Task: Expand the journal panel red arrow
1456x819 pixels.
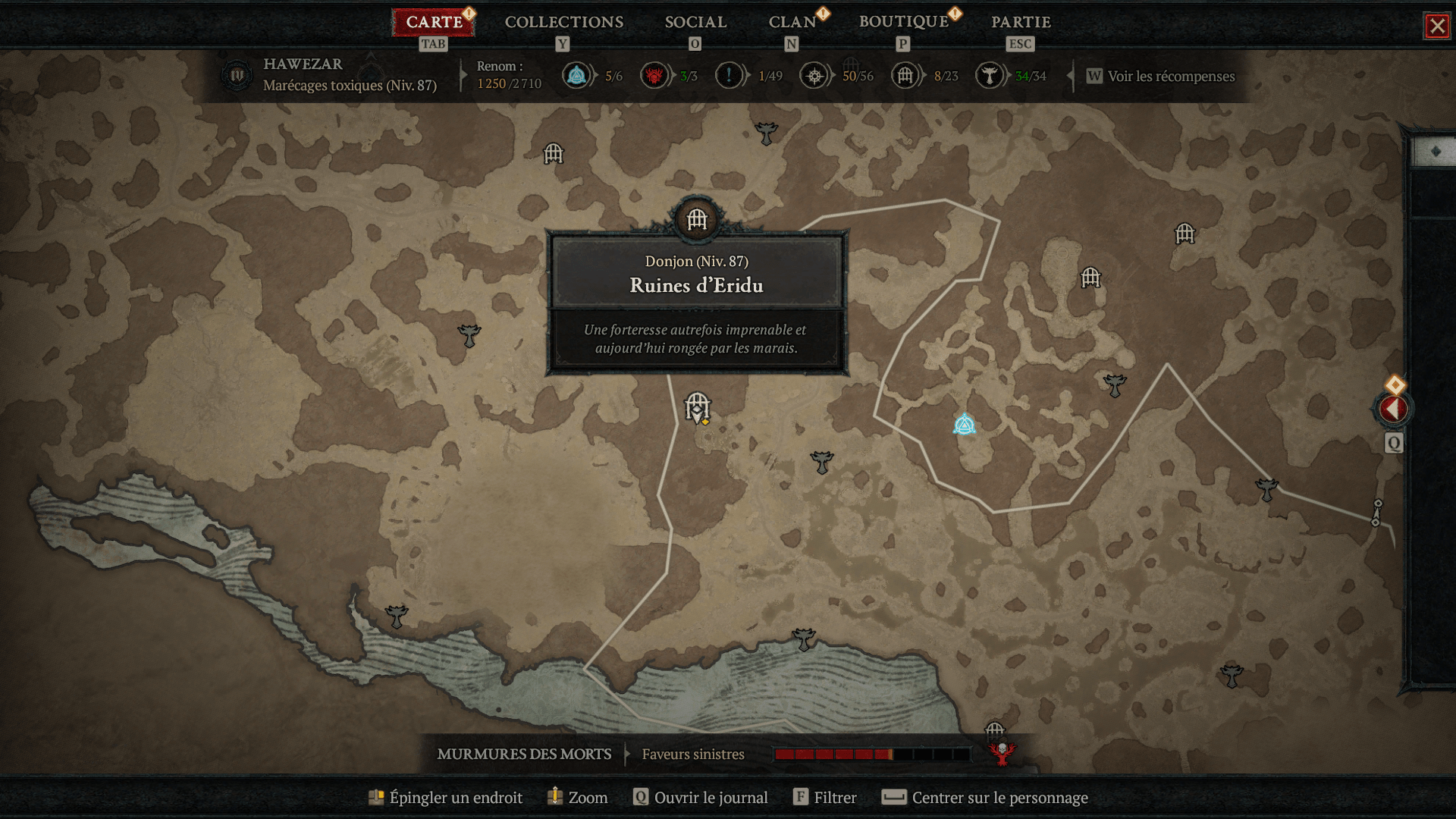Action: [x=1393, y=409]
